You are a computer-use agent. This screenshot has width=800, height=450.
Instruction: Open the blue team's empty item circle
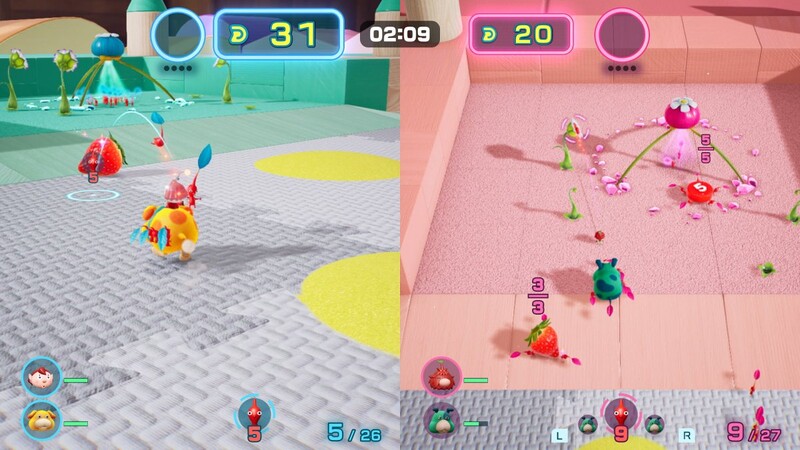pyautogui.click(x=179, y=35)
